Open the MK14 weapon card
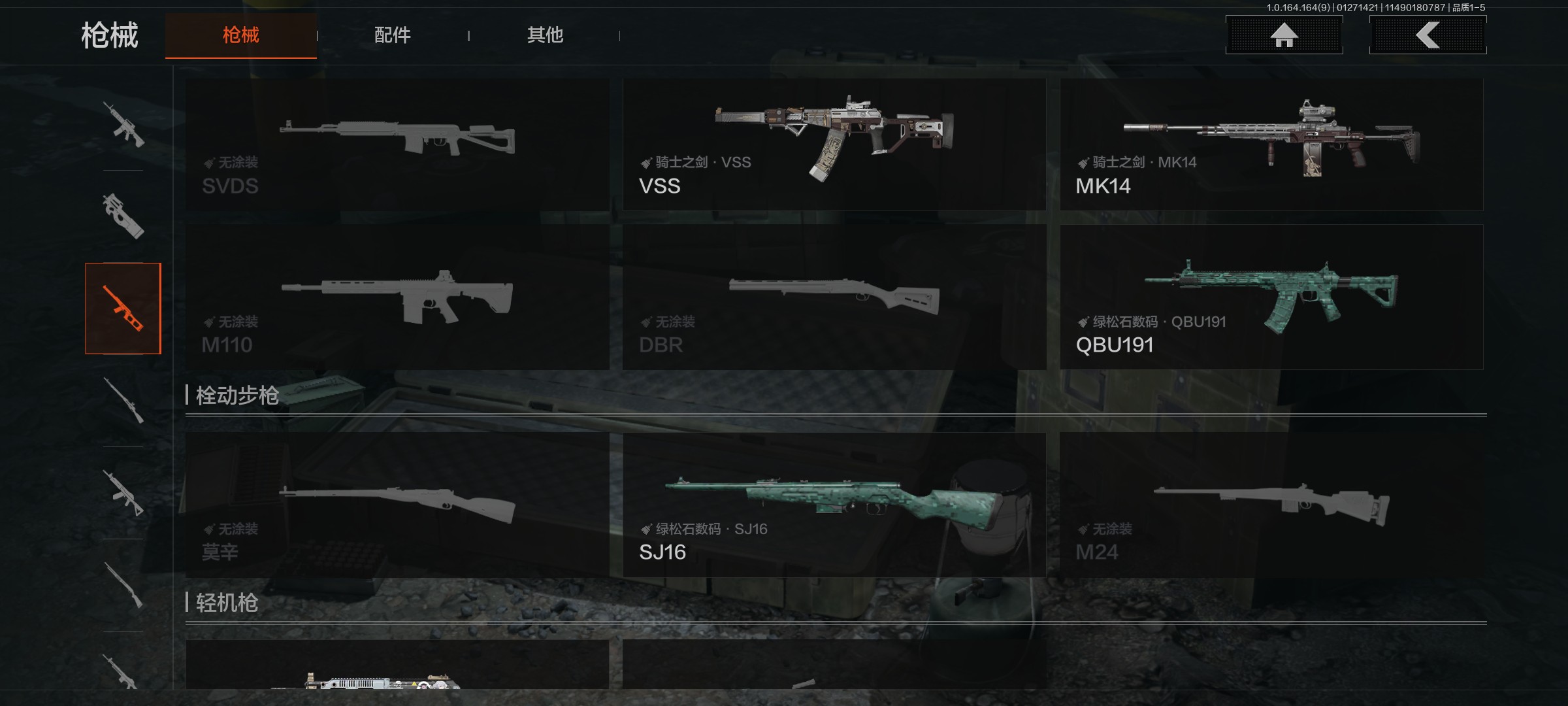This screenshot has height=706, width=1568. coord(1271,145)
